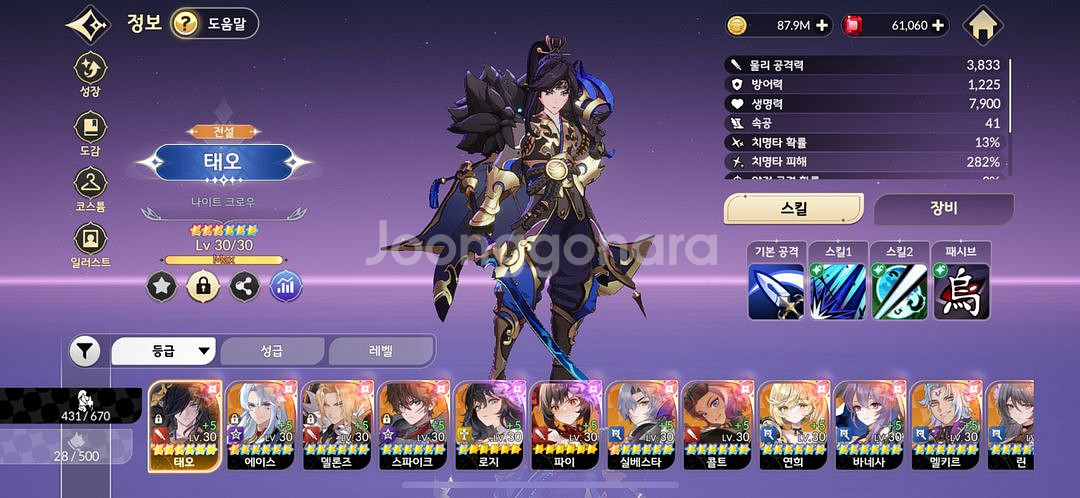Open the hero list filter

(85, 351)
